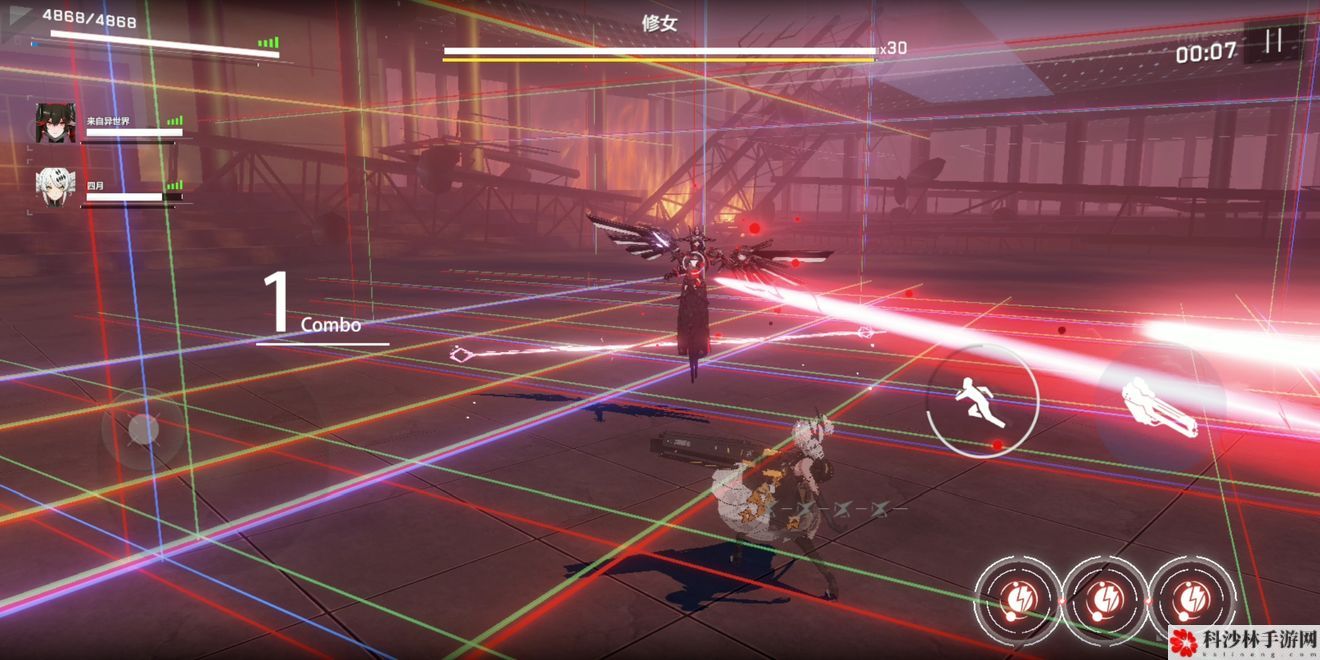Tap the virtual movement joystick
Viewport: 1320px width, 660px height.
click(x=144, y=429)
